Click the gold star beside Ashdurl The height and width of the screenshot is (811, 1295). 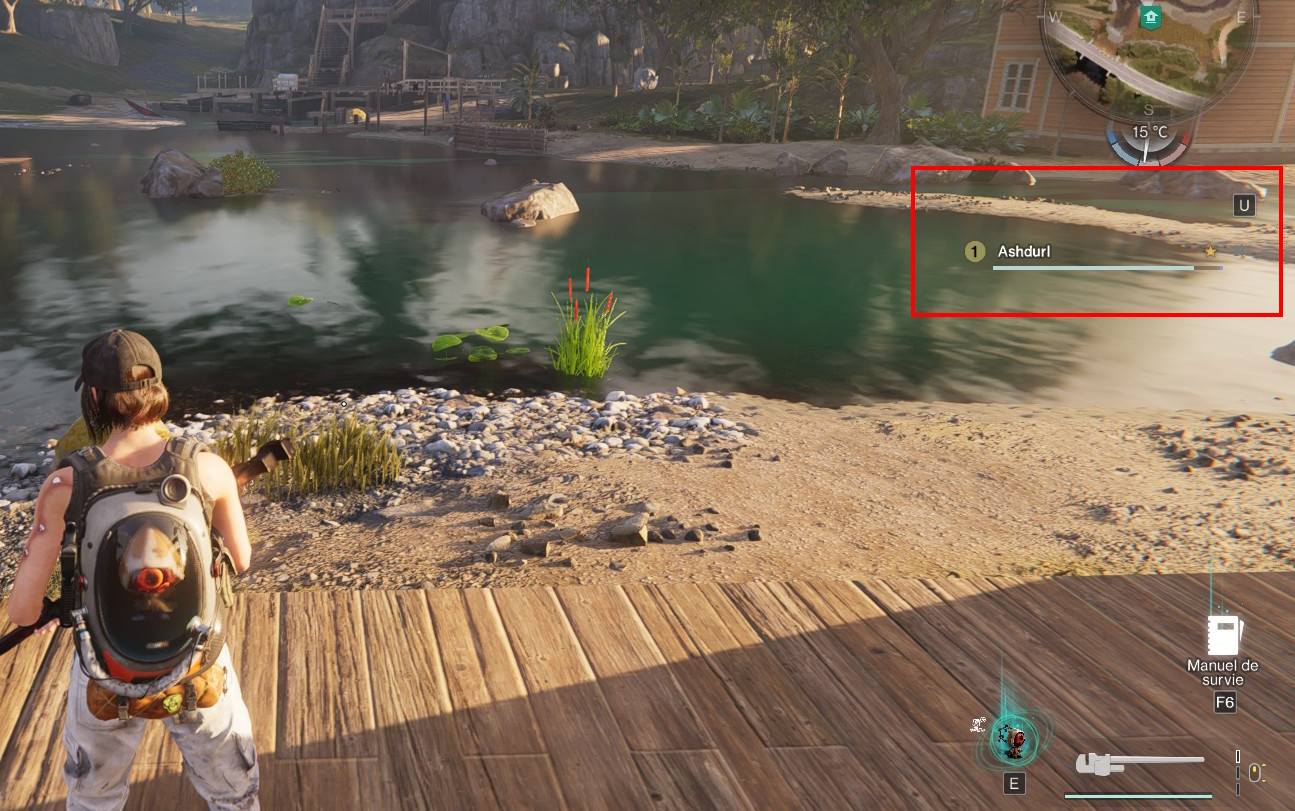pyautogui.click(x=1210, y=252)
